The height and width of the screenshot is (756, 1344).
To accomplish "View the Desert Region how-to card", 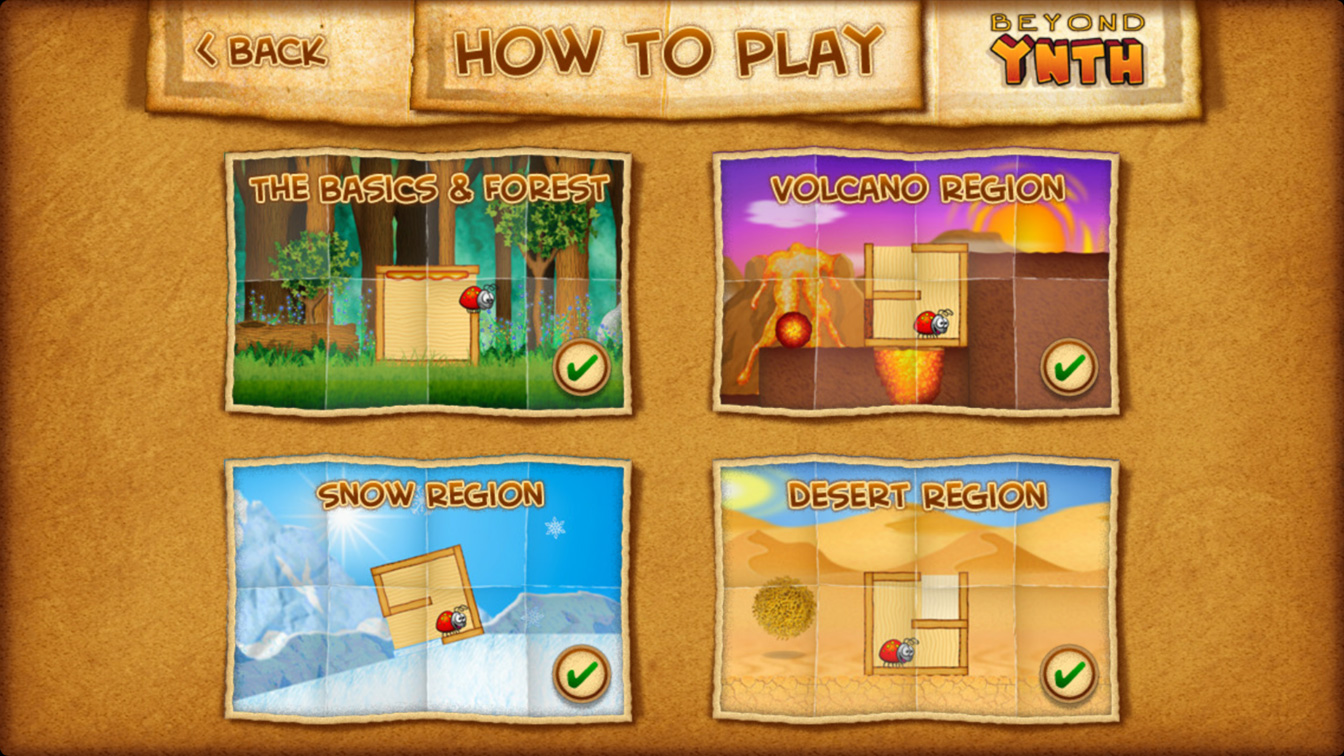I will (x=915, y=589).
